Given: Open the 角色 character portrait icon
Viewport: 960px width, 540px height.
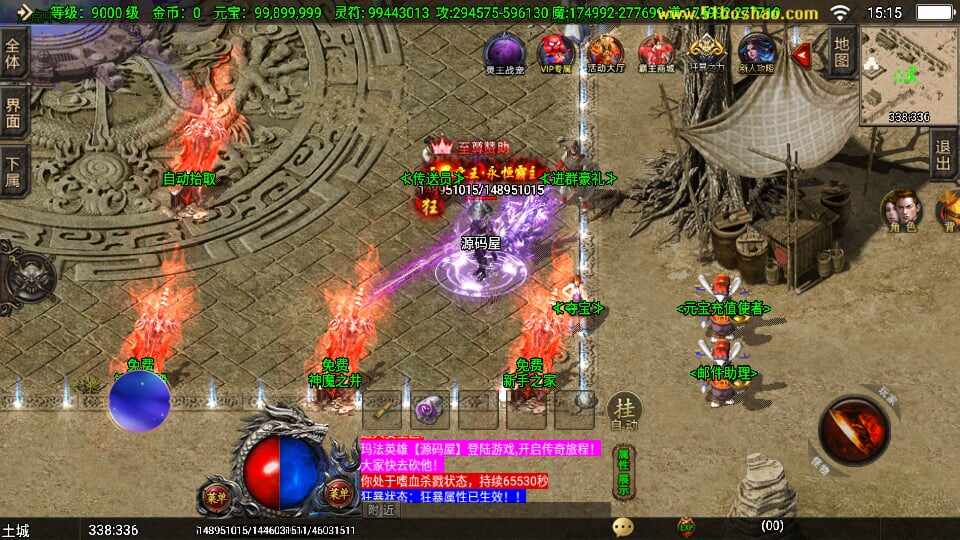Looking at the screenshot, I should click(x=899, y=211).
